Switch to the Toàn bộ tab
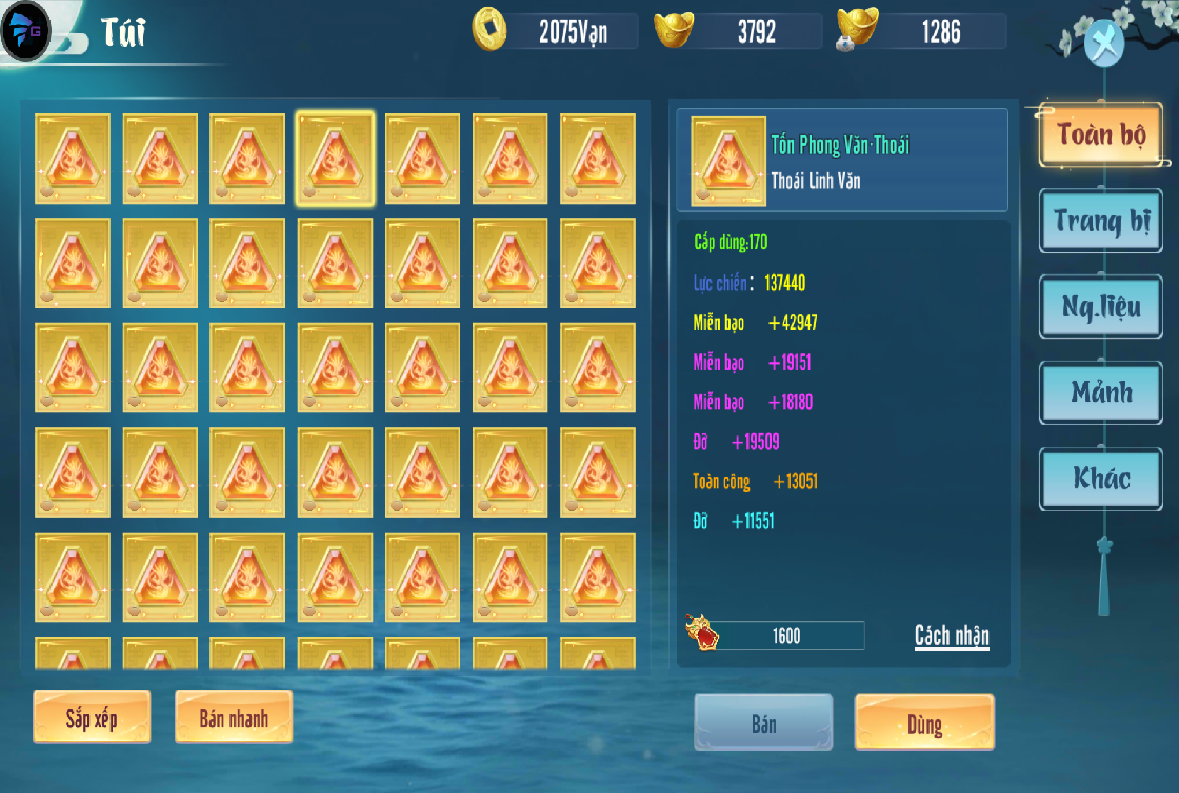The width and height of the screenshot is (1179, 793). [x=1100, y=134]
